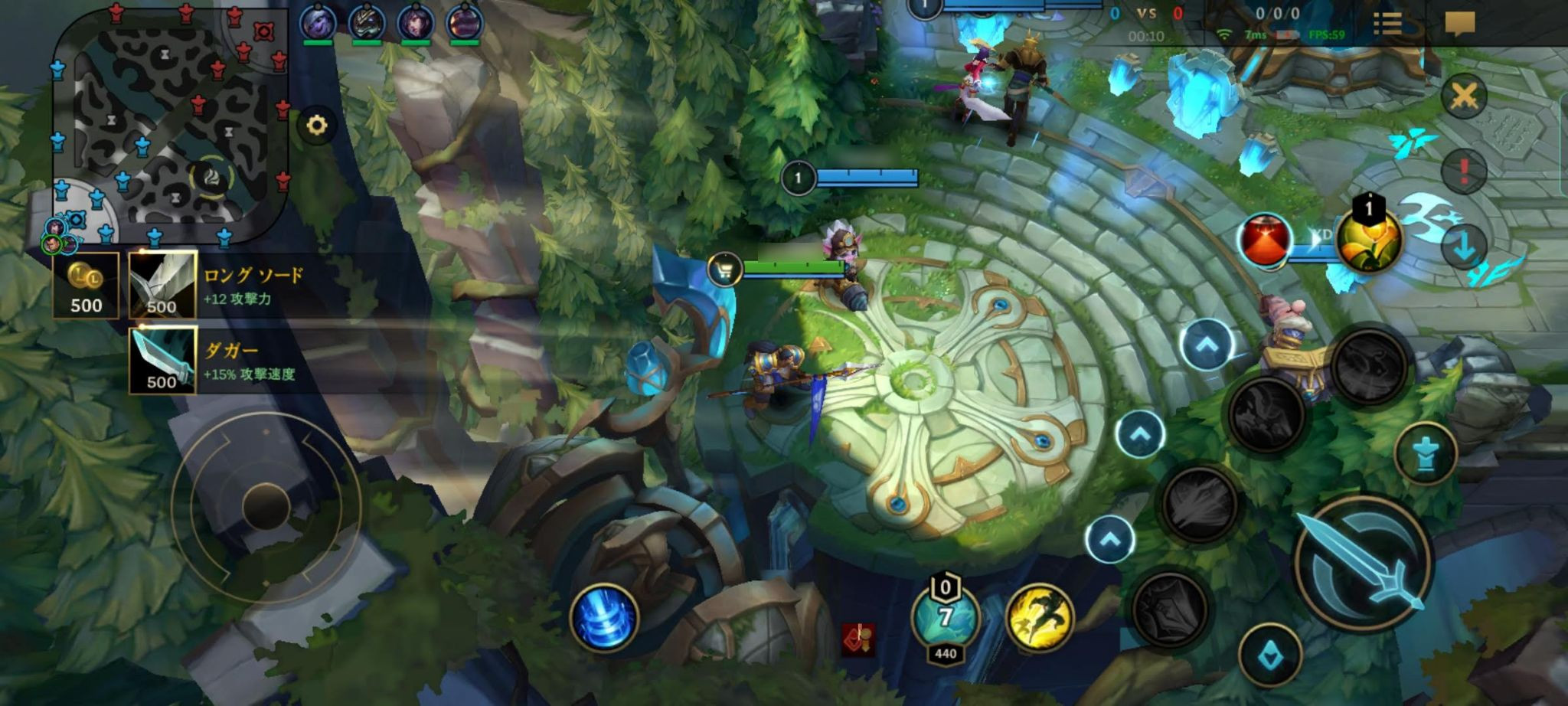Tap the sword basic attack button
1568x706 pixels.
(1363, 564)
